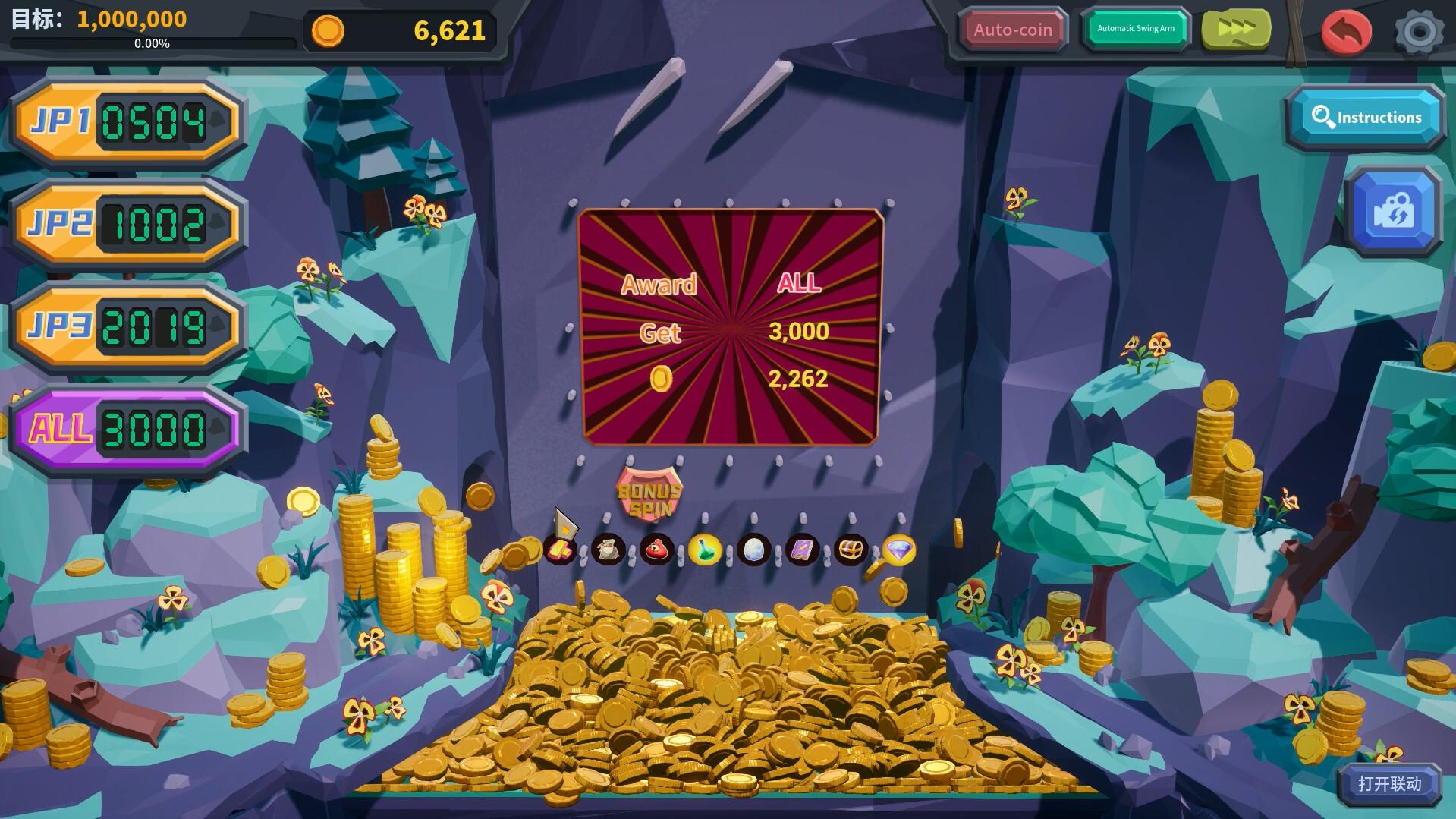Open the Instructions panel
1456x819 pixels.
coord(1366,117)
